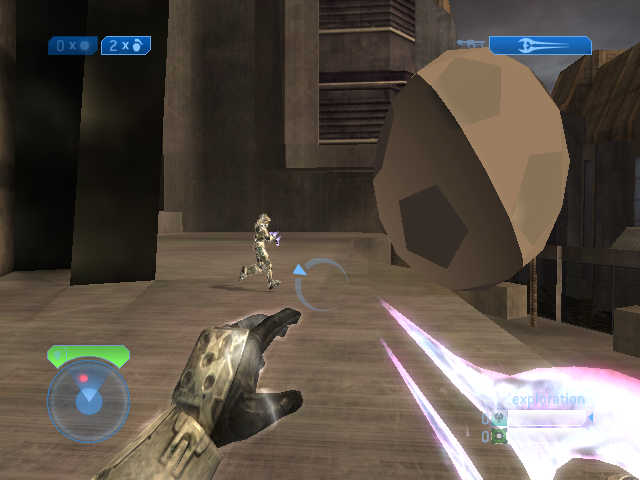Select the teal team emblem in scoreboard
The image size is (640, 480).
pos(499,419)
